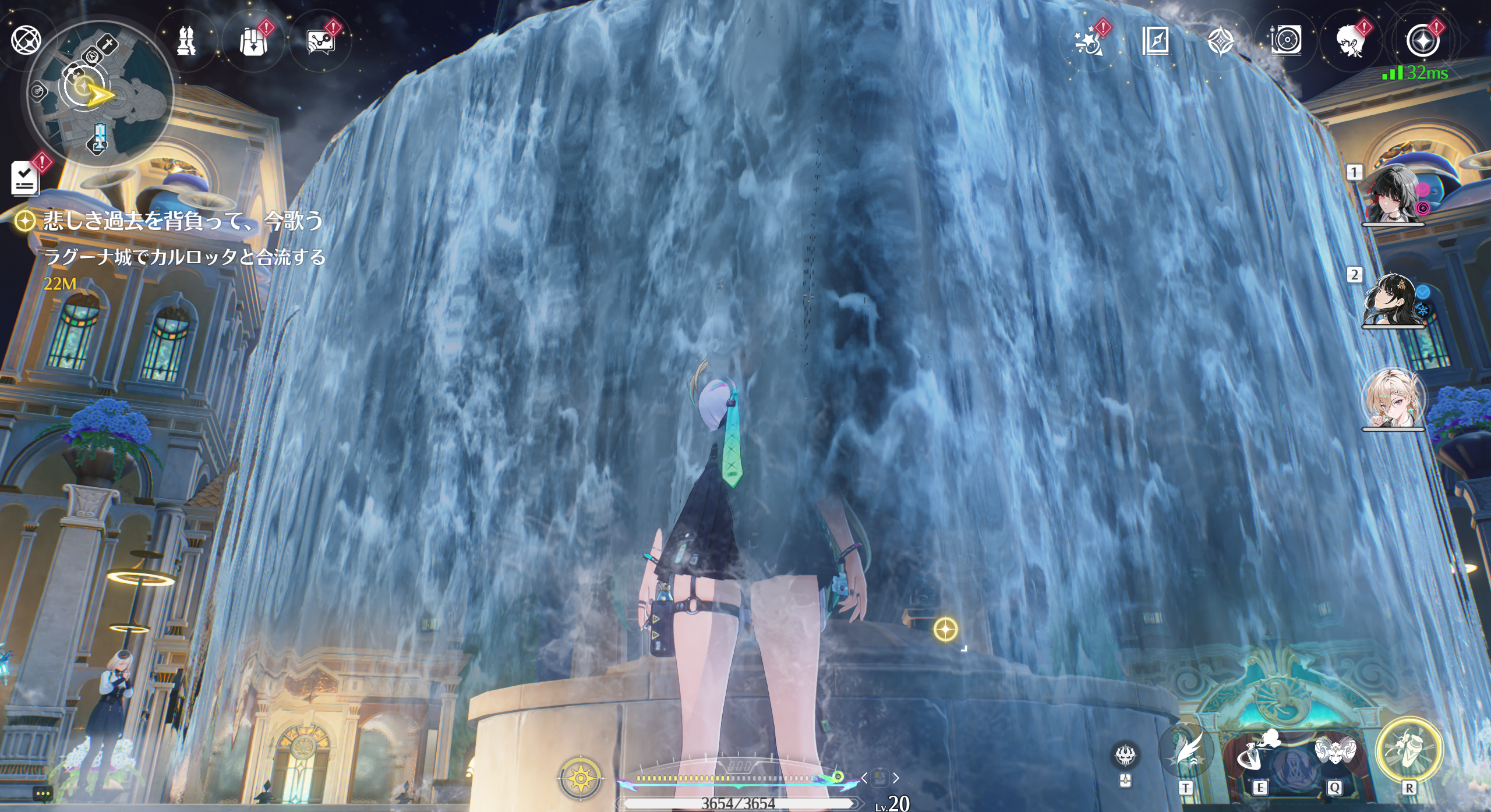Screen dimensions: 1491x812
Task: Select the tracked quest 悲しき過去を背負って、今歌う
Action: [x=182, y=221]
